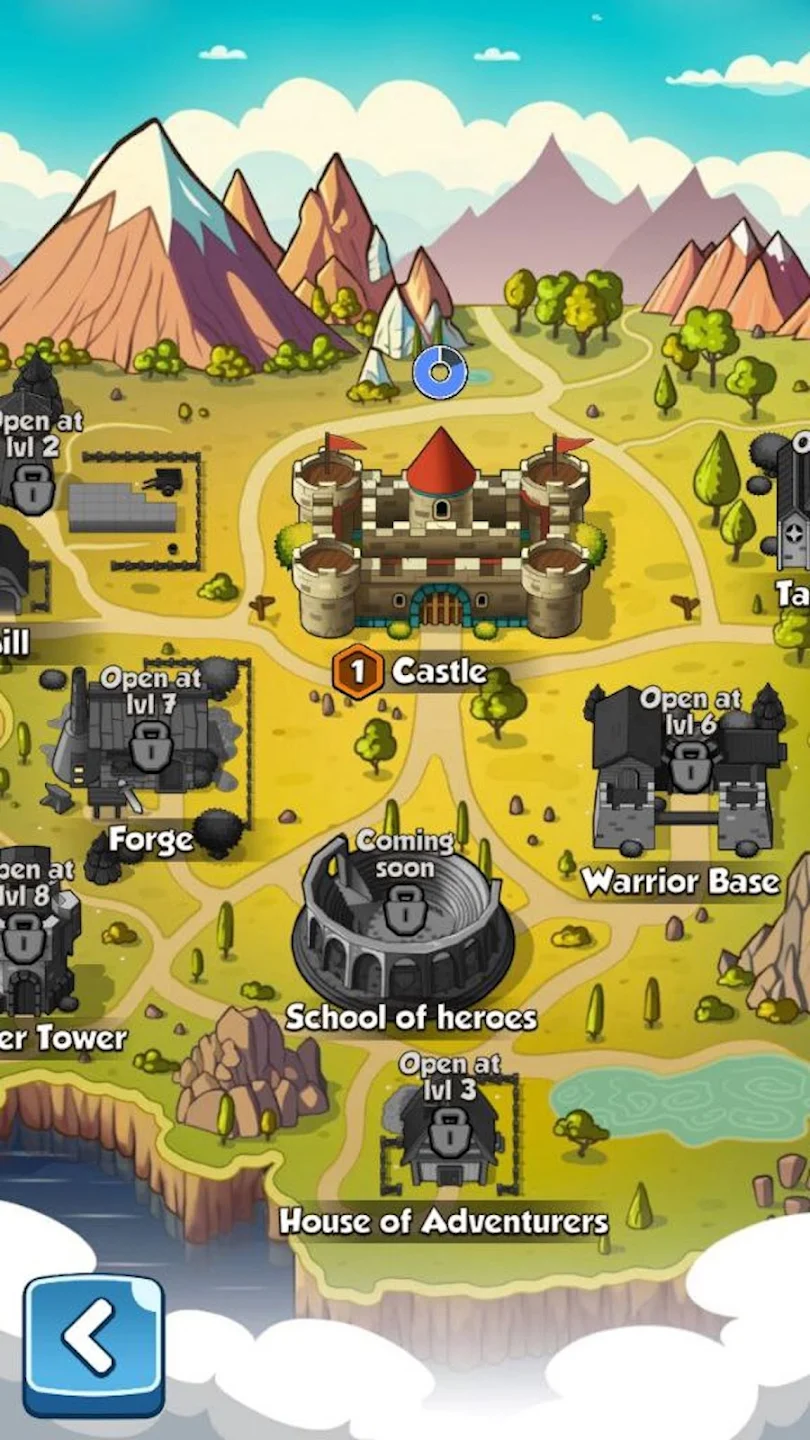Tap the blue back arrow button

pos(93,1344)
